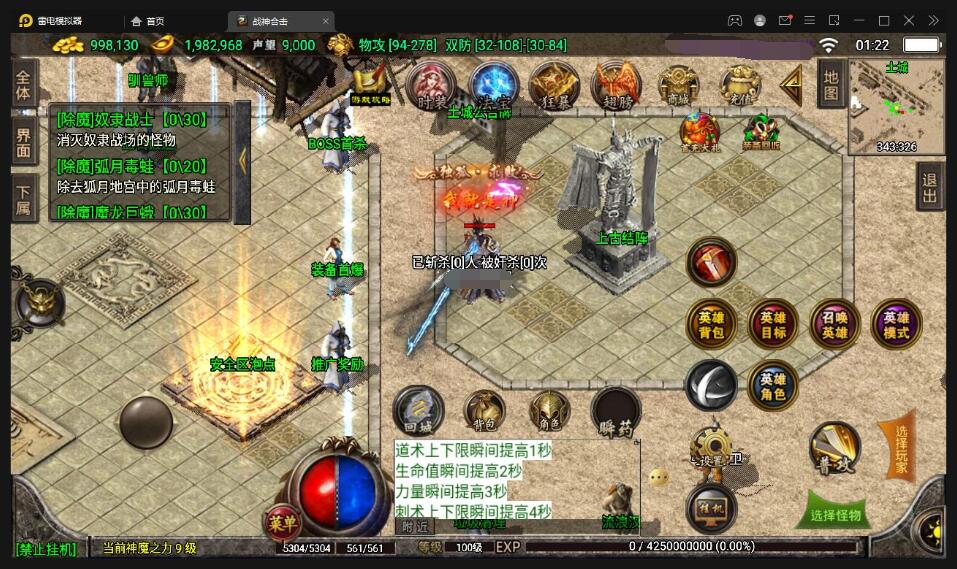Open the 菜单 menu button
Viewport: 957px width, 569px height.
click(x=283, y=522)
